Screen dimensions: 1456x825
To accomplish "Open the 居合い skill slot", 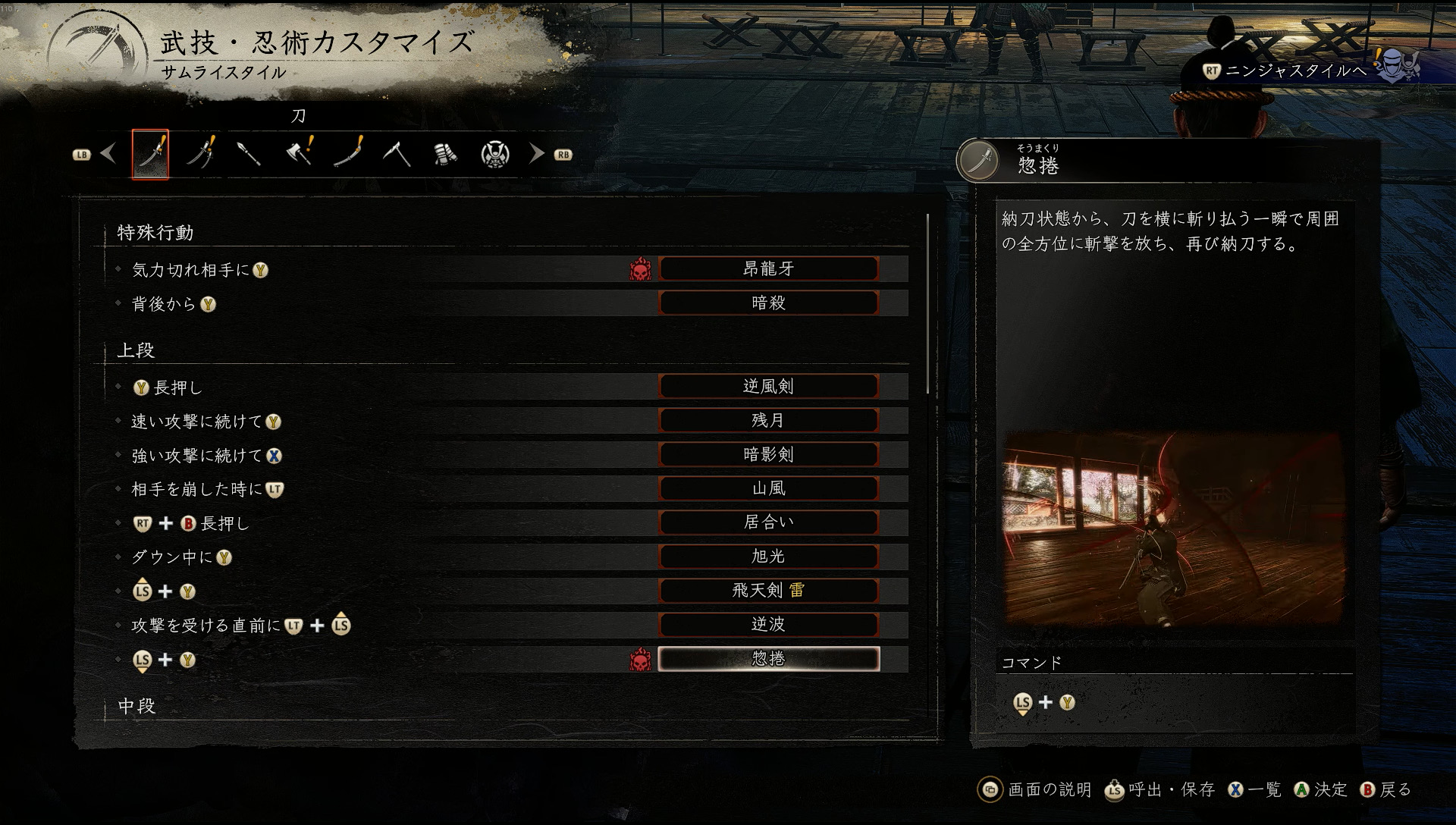I will pyautogui.click(x=768, y=522).
